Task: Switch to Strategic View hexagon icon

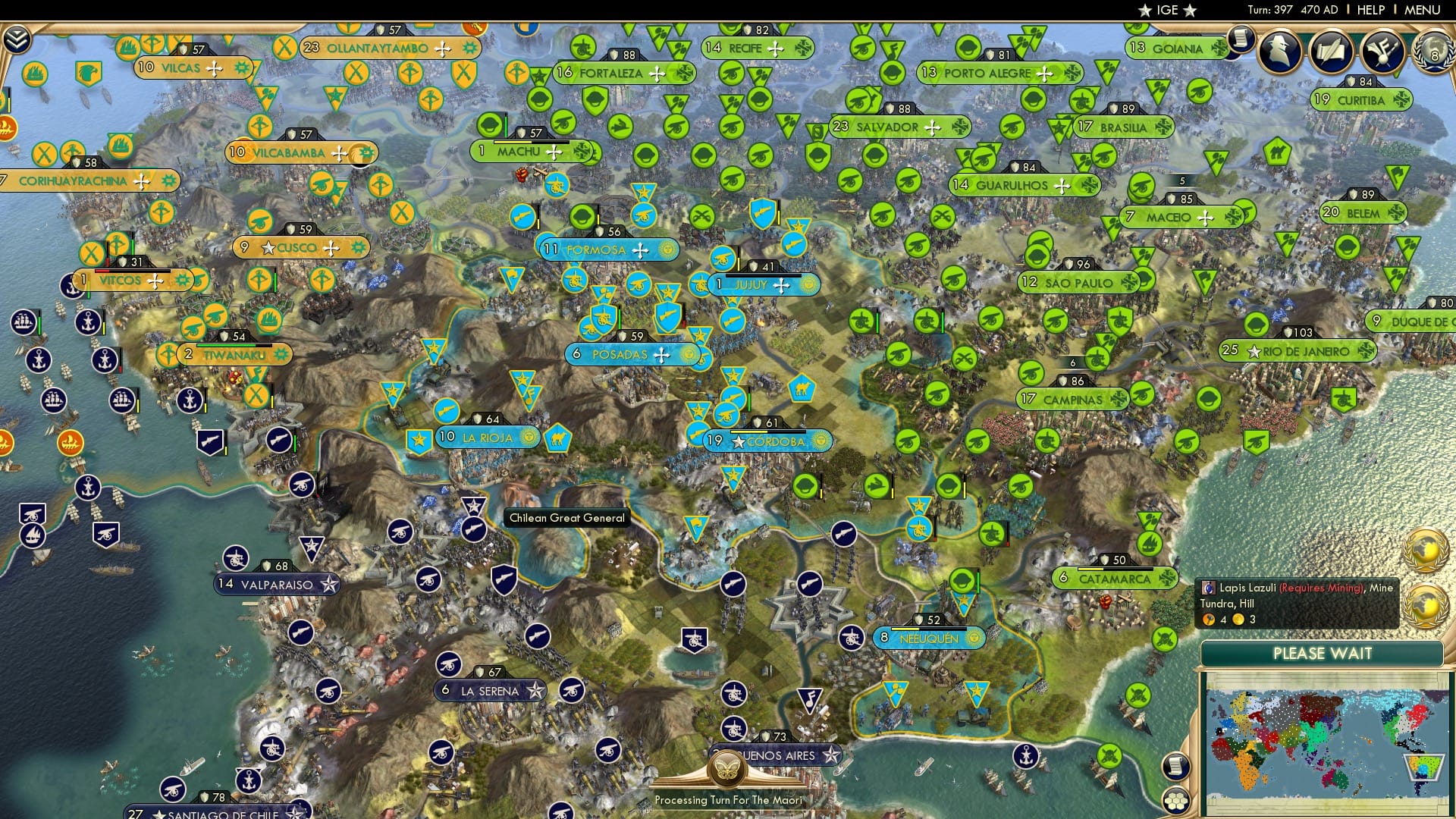Action: (1176, 802)
